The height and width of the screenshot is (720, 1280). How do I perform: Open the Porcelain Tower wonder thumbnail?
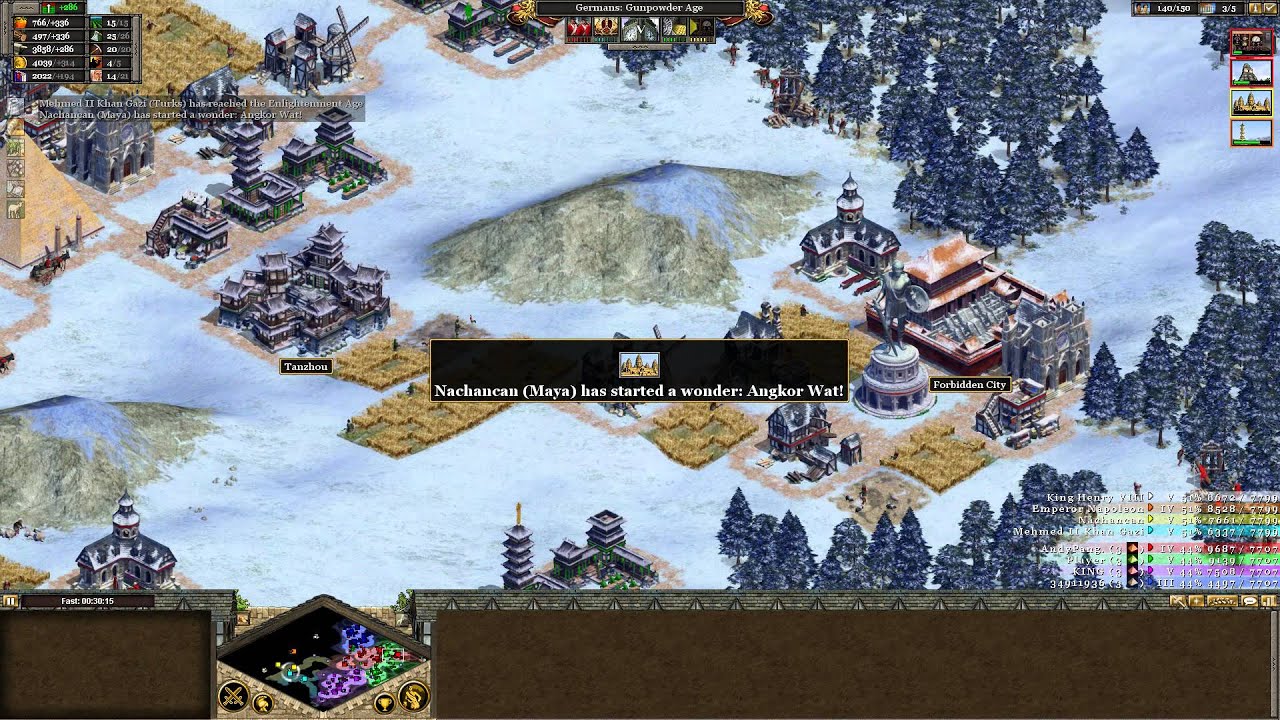point(1252,132)
